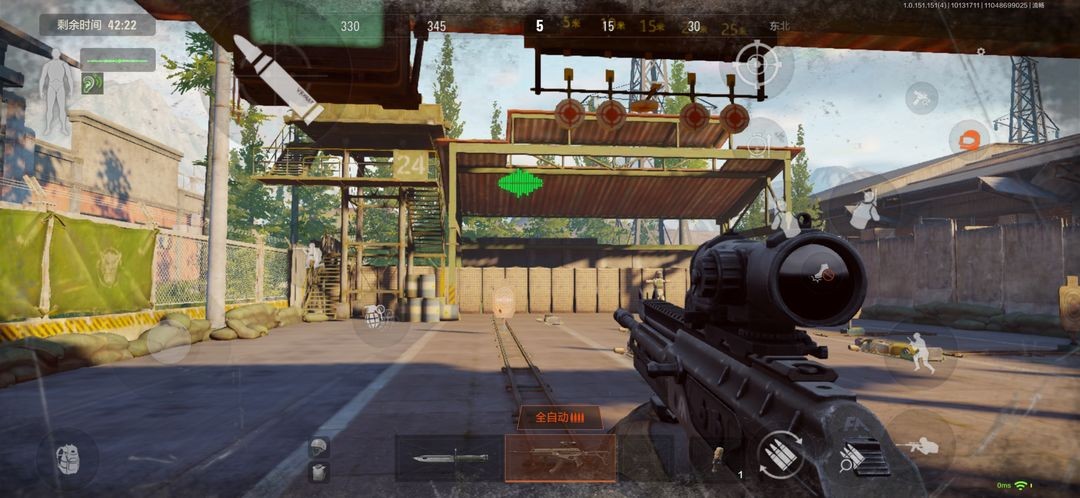
Task: Tap the reload ammo button
Action: [x=780, y=455]
